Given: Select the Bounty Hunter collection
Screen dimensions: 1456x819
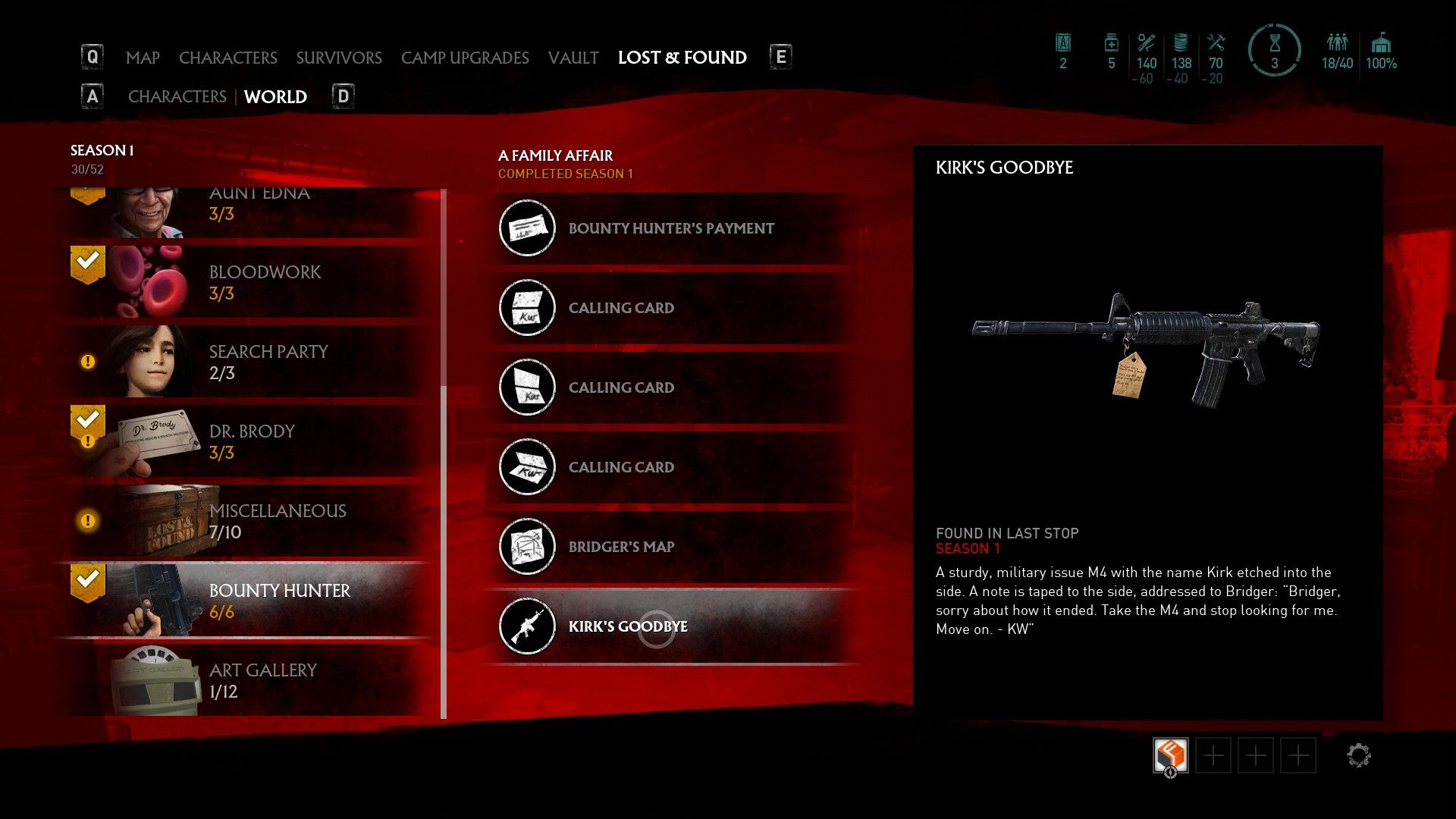Looking at the screenshot, I should [x=250, y=601].
